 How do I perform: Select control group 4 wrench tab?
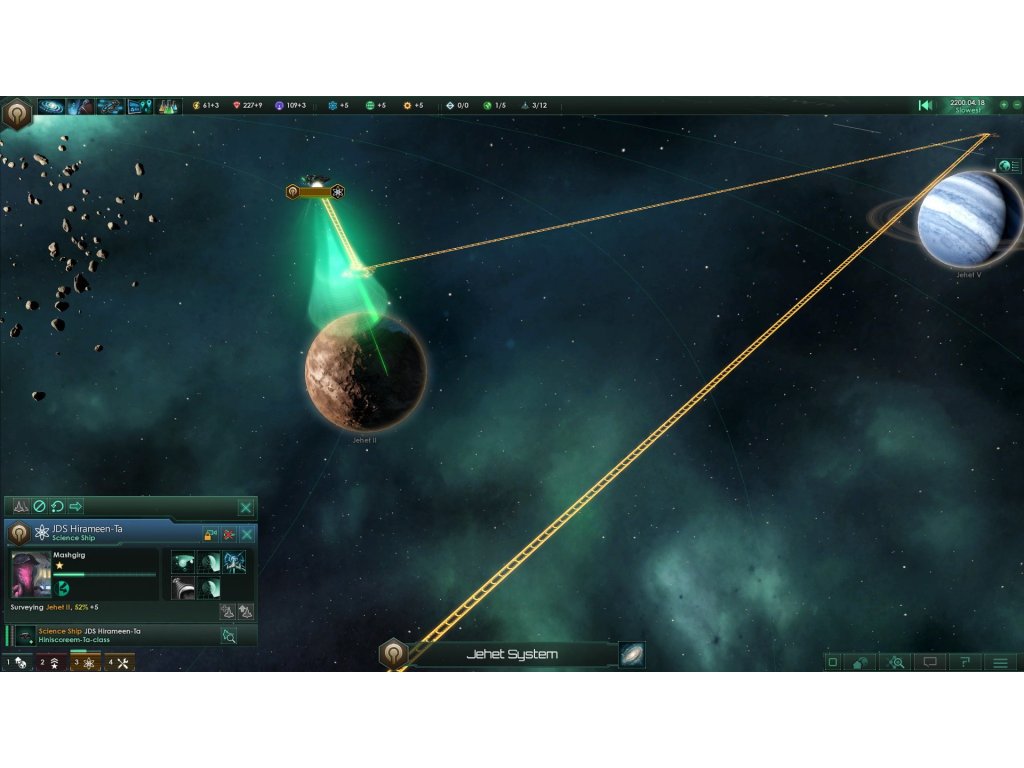119,662
